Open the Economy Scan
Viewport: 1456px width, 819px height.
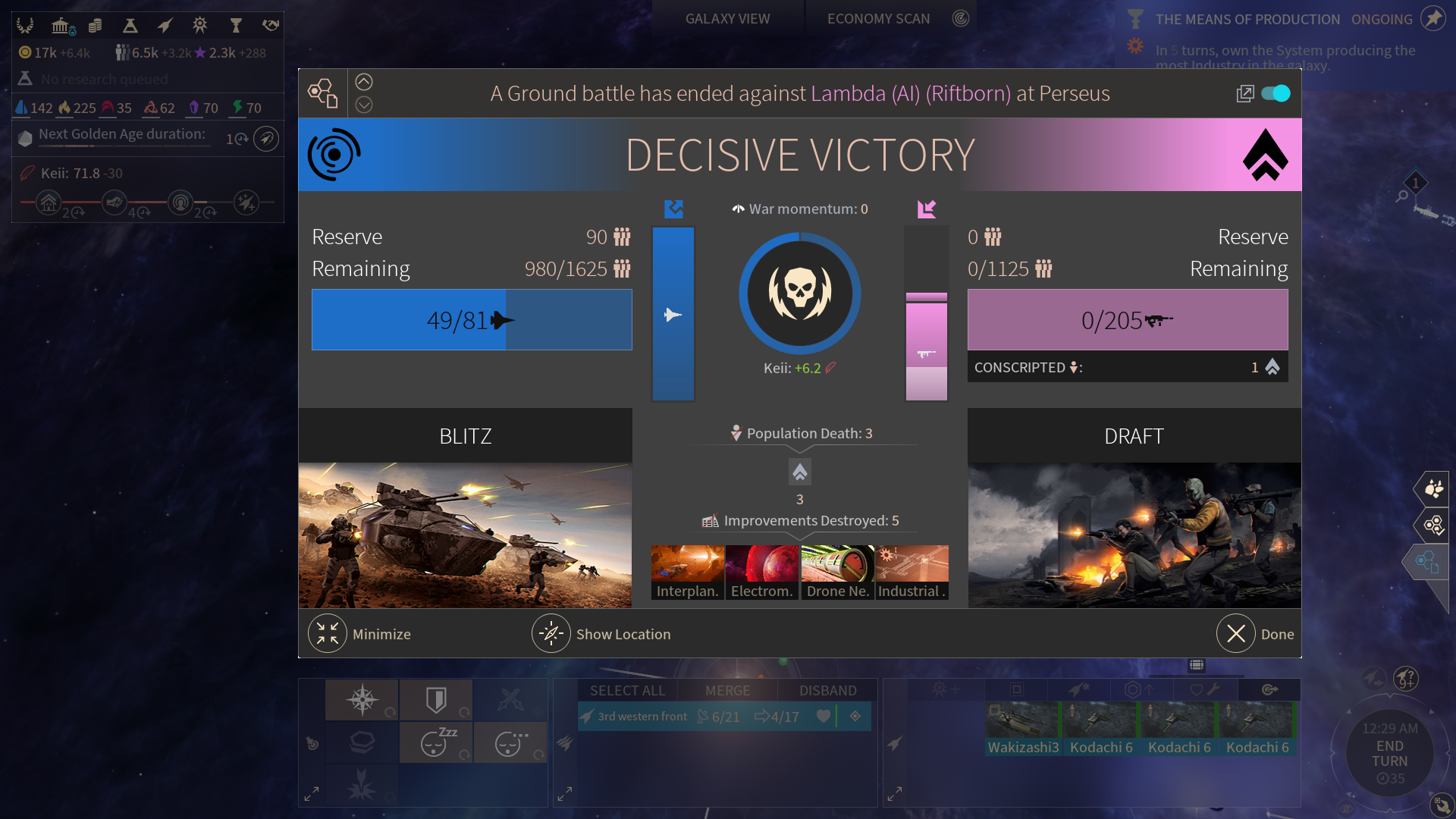pos(878,19)
